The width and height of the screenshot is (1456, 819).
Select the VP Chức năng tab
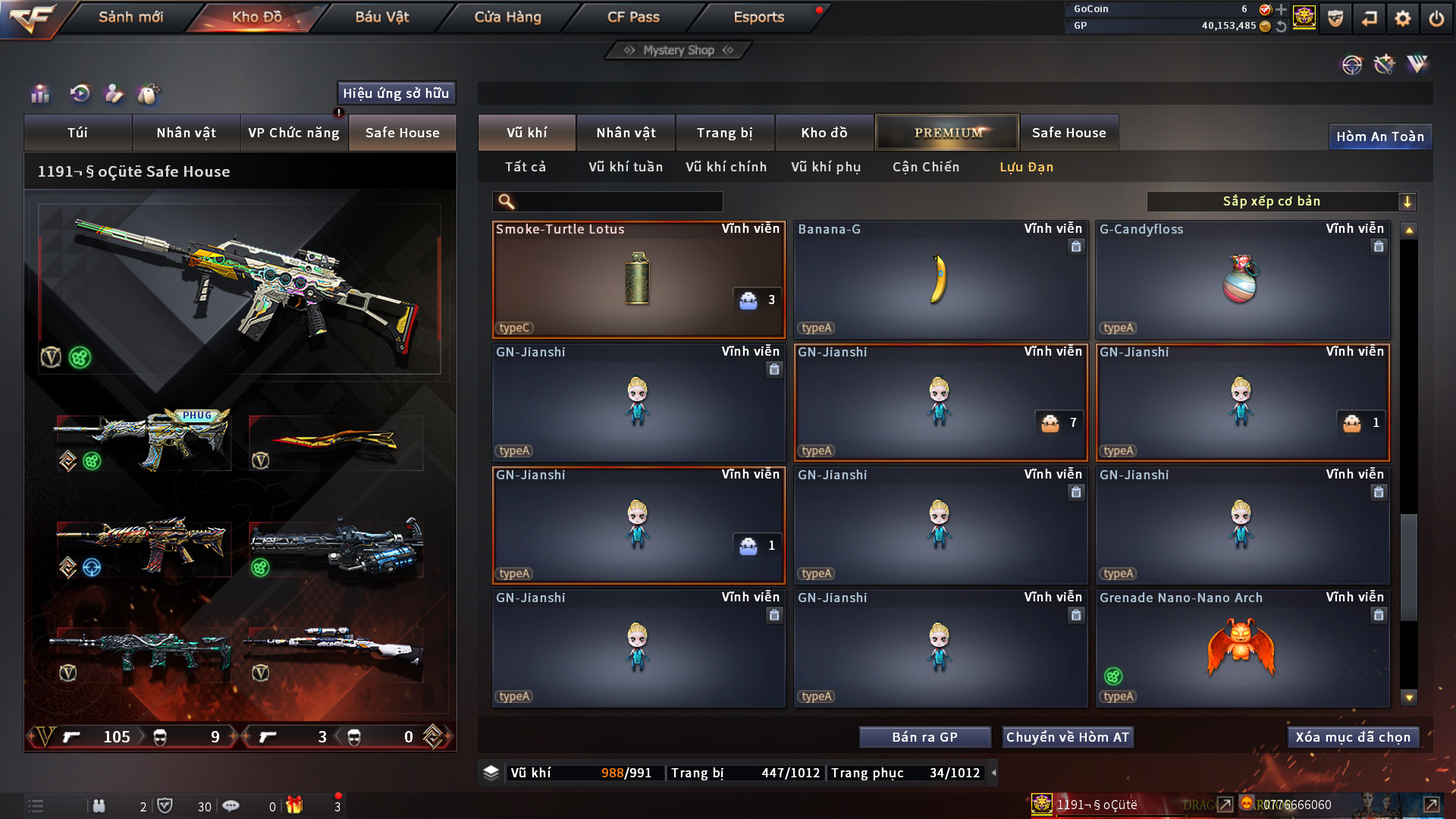coord(293,133)
